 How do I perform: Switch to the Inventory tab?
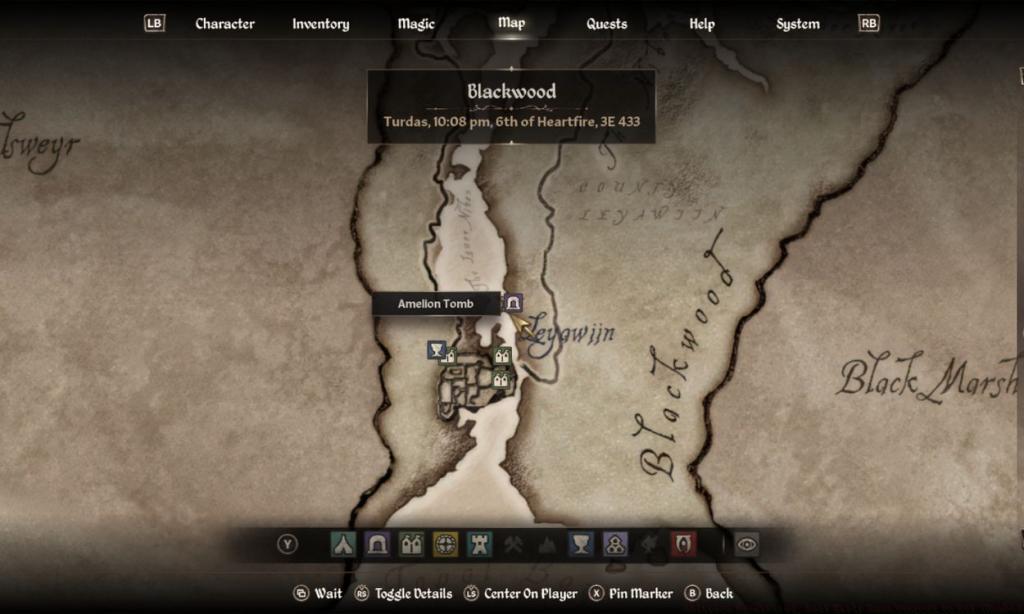[320, 23]
